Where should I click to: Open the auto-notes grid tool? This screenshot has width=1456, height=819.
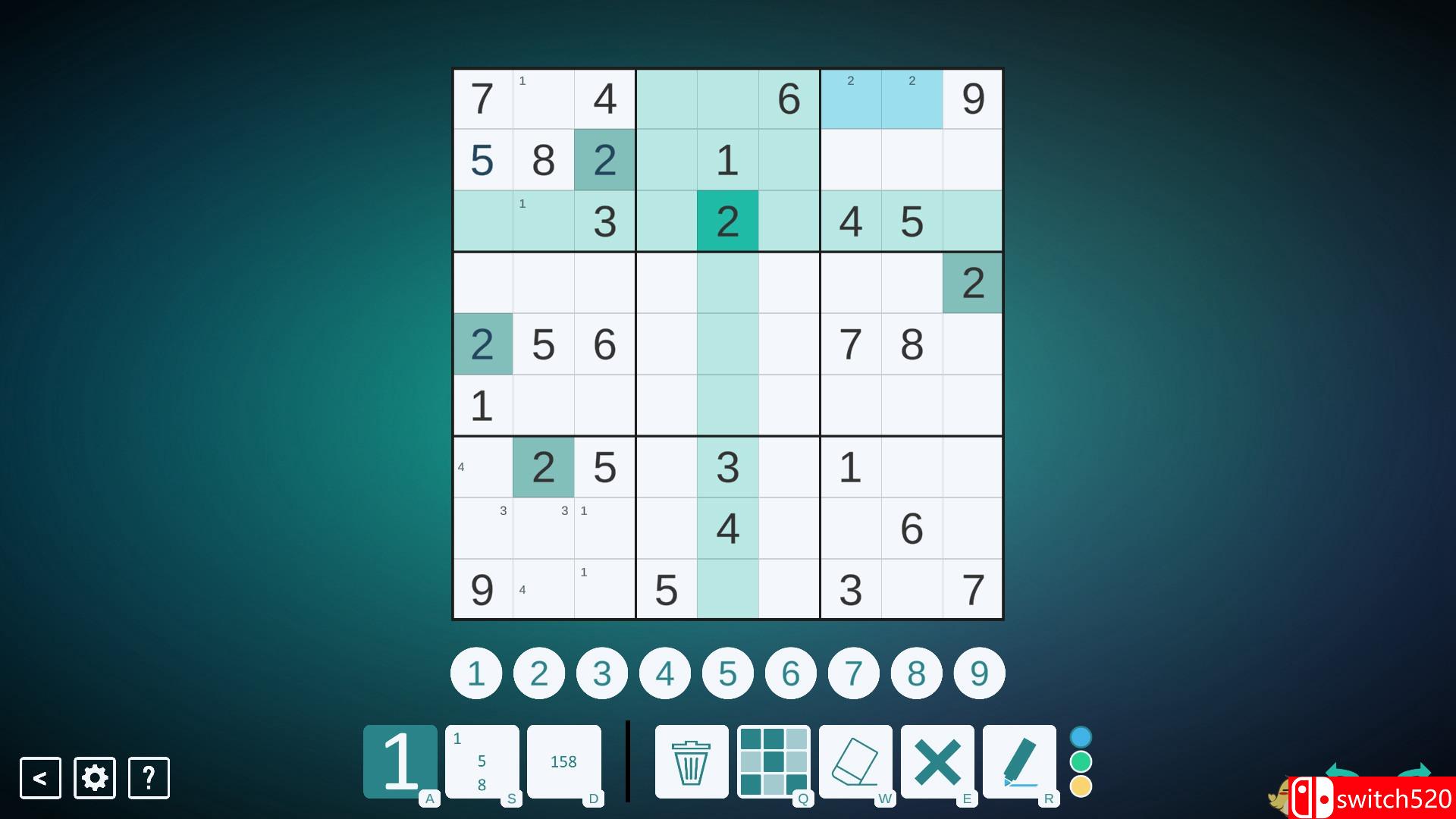click(x=773, y=761)
